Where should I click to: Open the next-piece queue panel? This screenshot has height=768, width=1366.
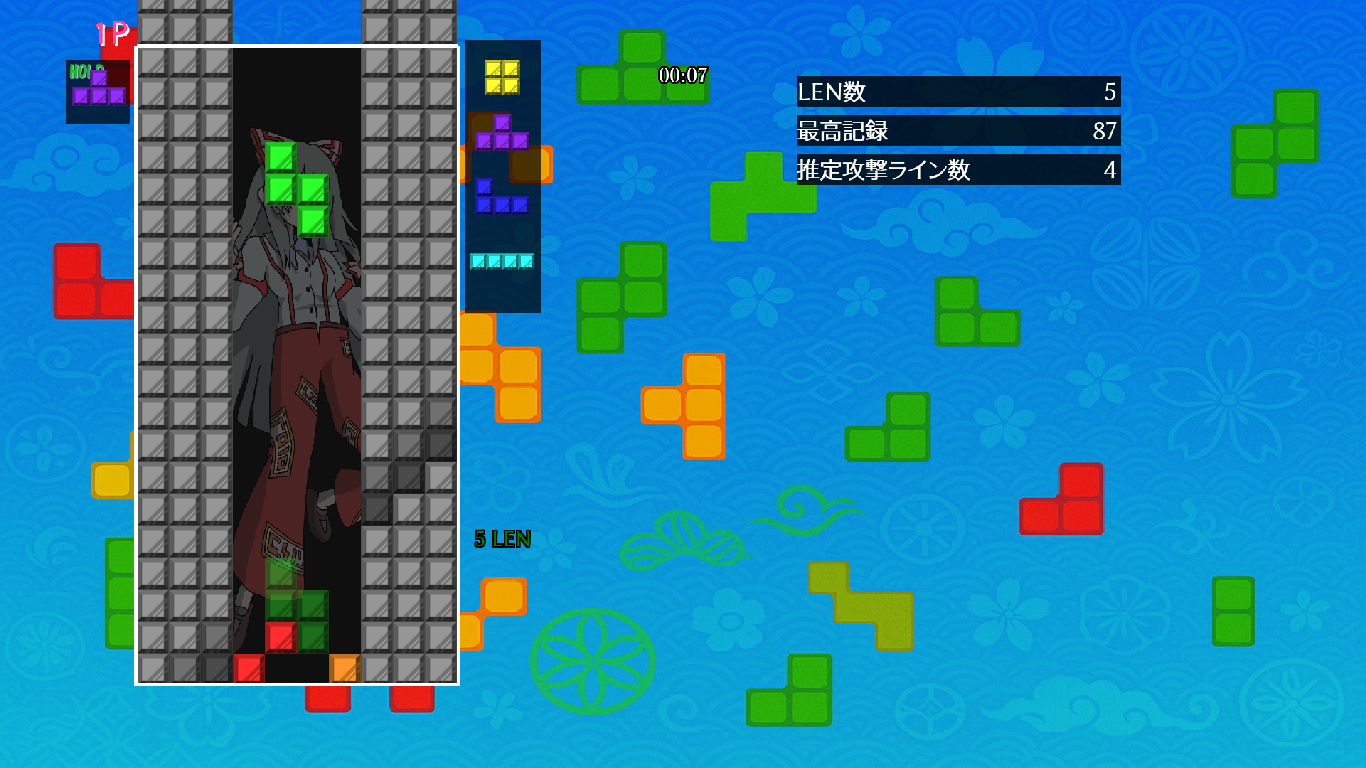(504, 175)
